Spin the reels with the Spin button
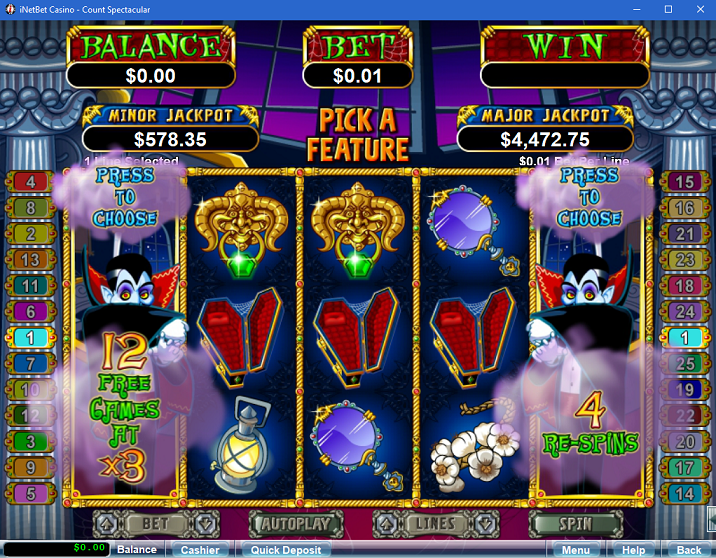Screen dimensions: 716x558 point(575,523)
